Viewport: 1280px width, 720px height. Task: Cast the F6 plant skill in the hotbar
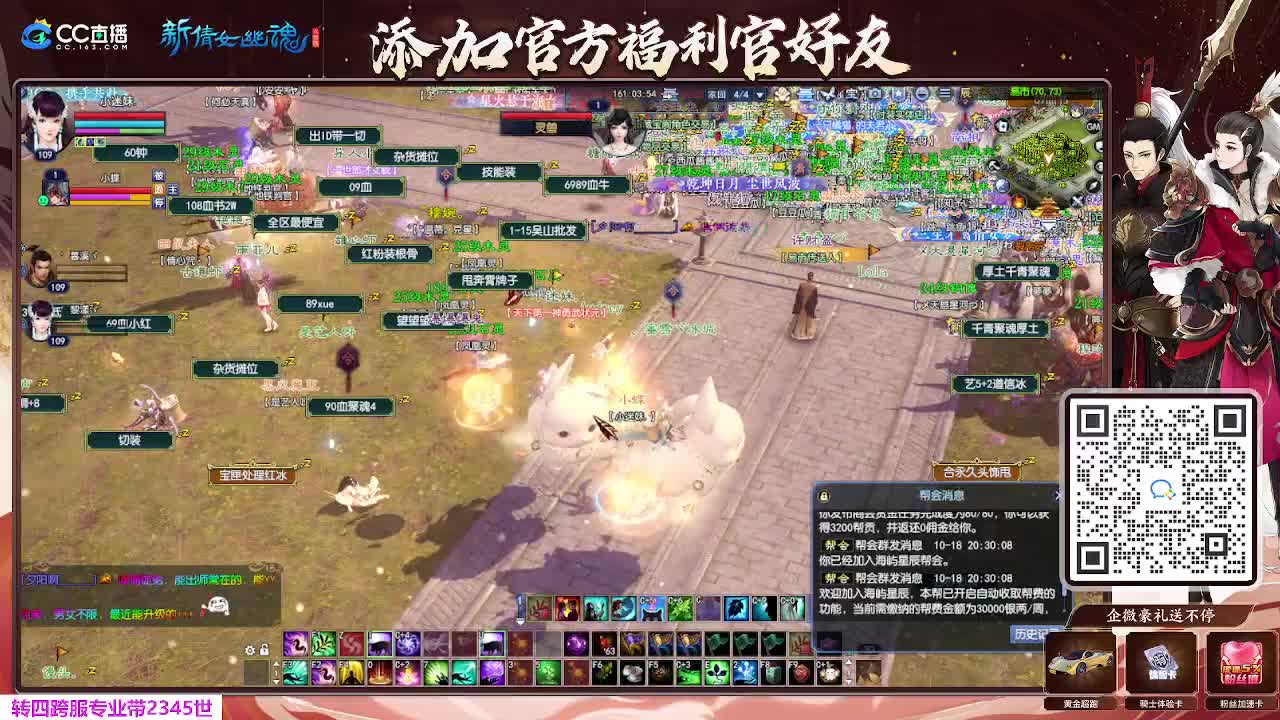click(604, 672)
